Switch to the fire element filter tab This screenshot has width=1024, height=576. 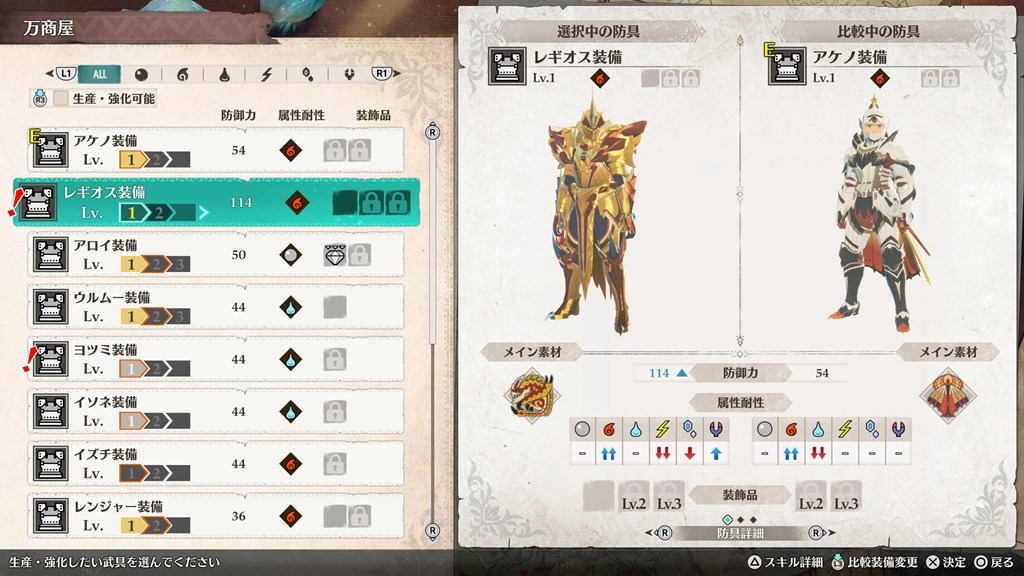182,73
